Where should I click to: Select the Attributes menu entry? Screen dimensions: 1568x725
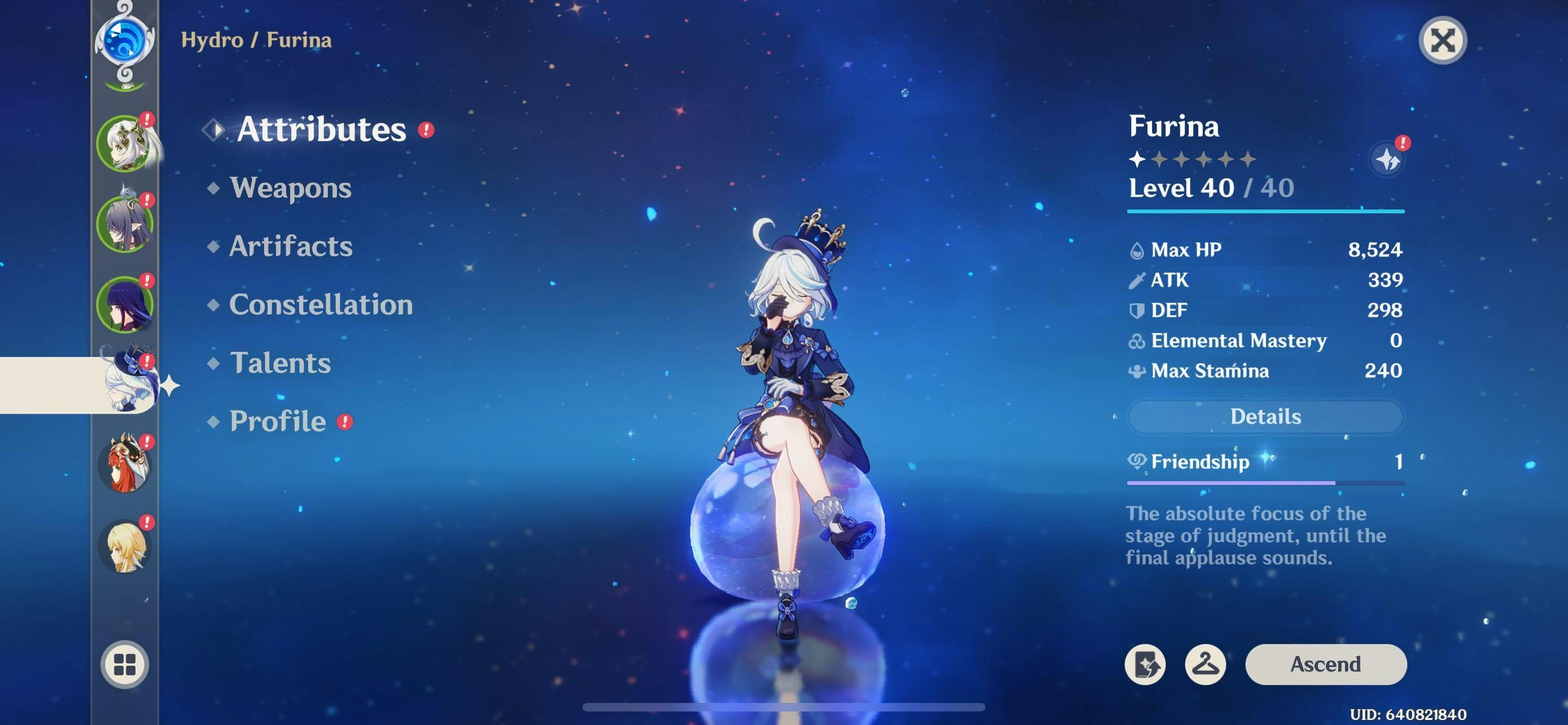(321, 129)
